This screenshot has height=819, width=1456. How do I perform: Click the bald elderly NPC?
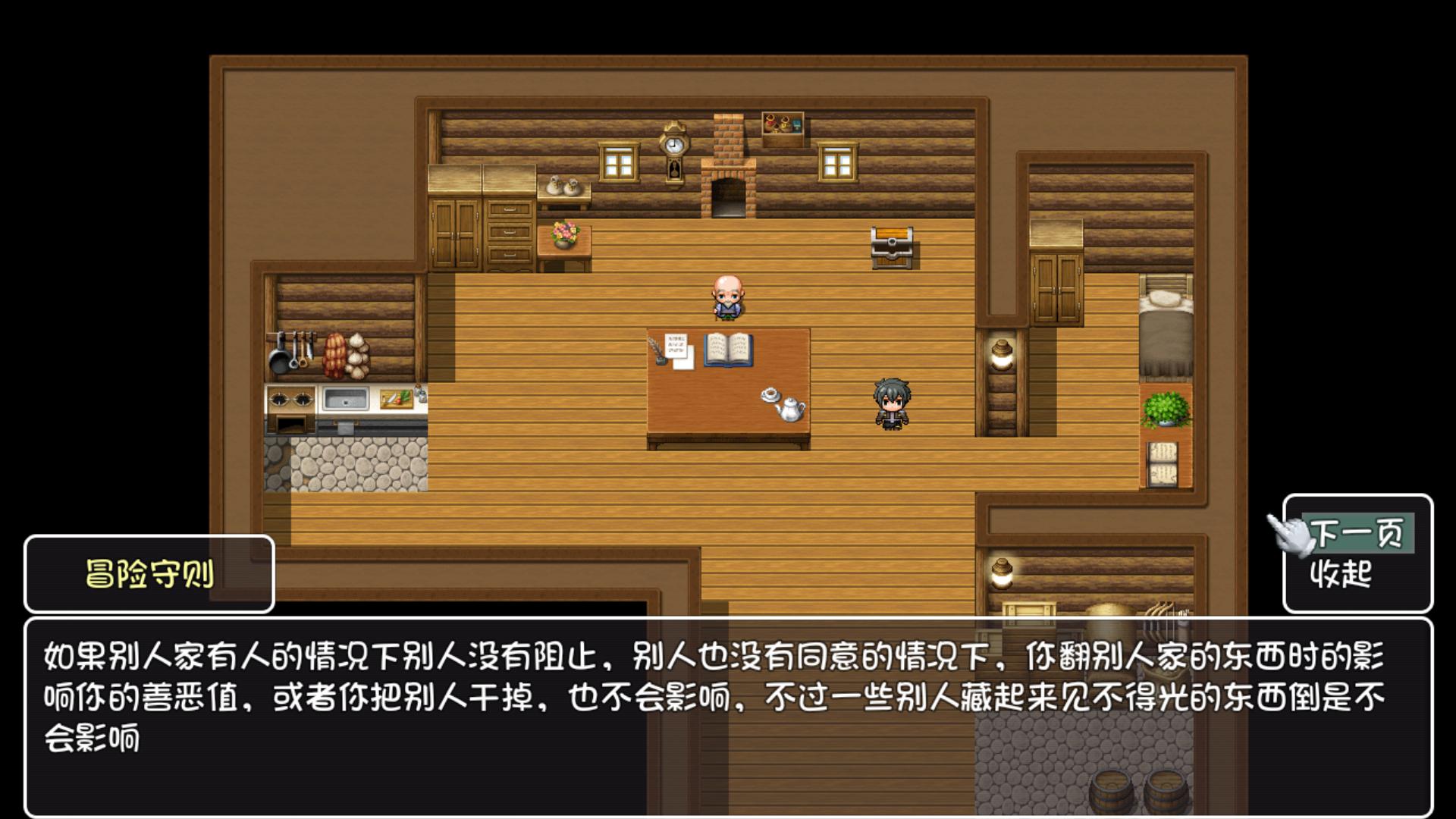coord(726,296)
